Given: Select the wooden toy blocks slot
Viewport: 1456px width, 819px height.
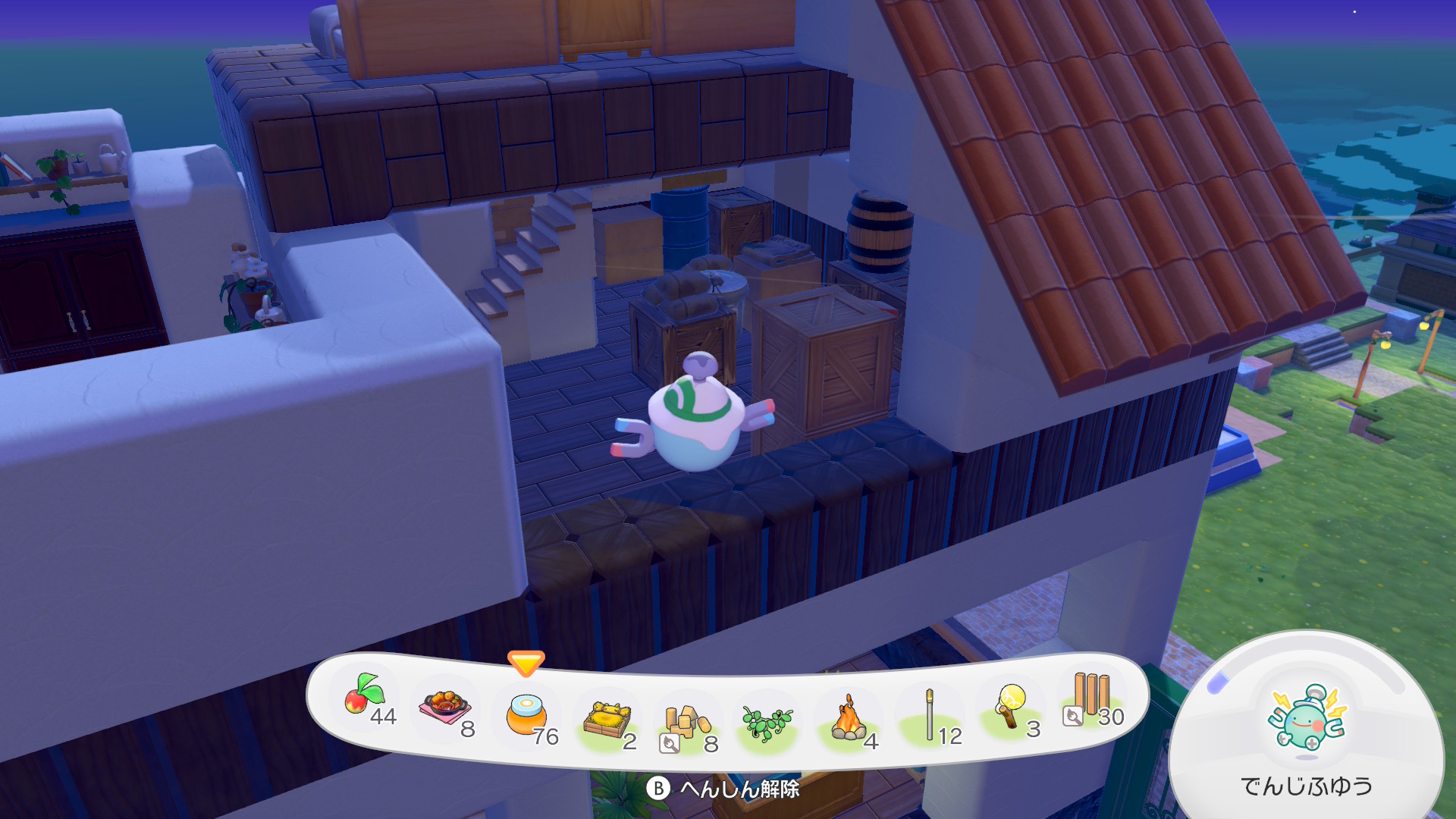Looking at the screenshot, I should (x=686, y=723).
